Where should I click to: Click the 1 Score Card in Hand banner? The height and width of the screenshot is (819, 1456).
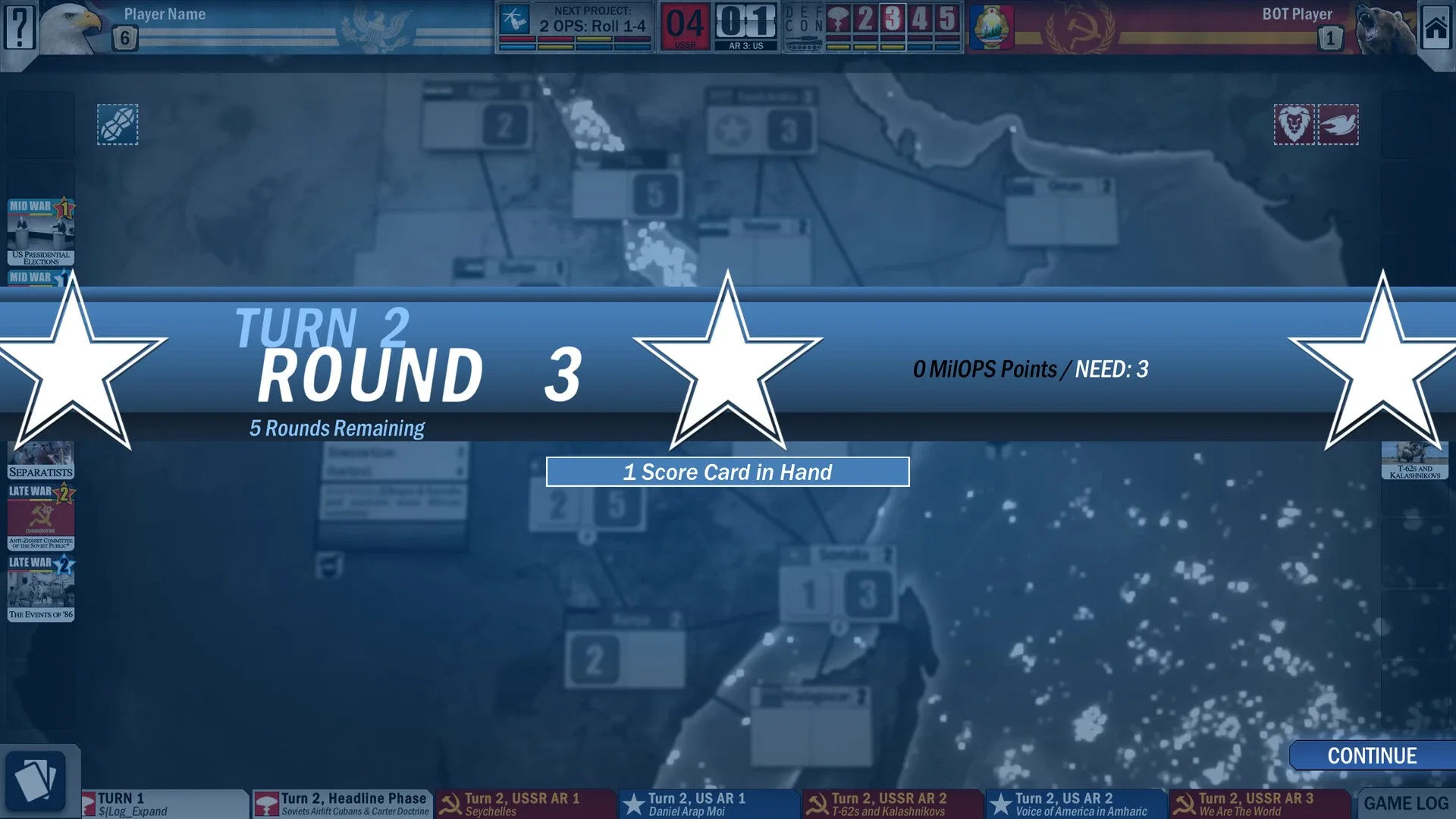coord(726,472)
